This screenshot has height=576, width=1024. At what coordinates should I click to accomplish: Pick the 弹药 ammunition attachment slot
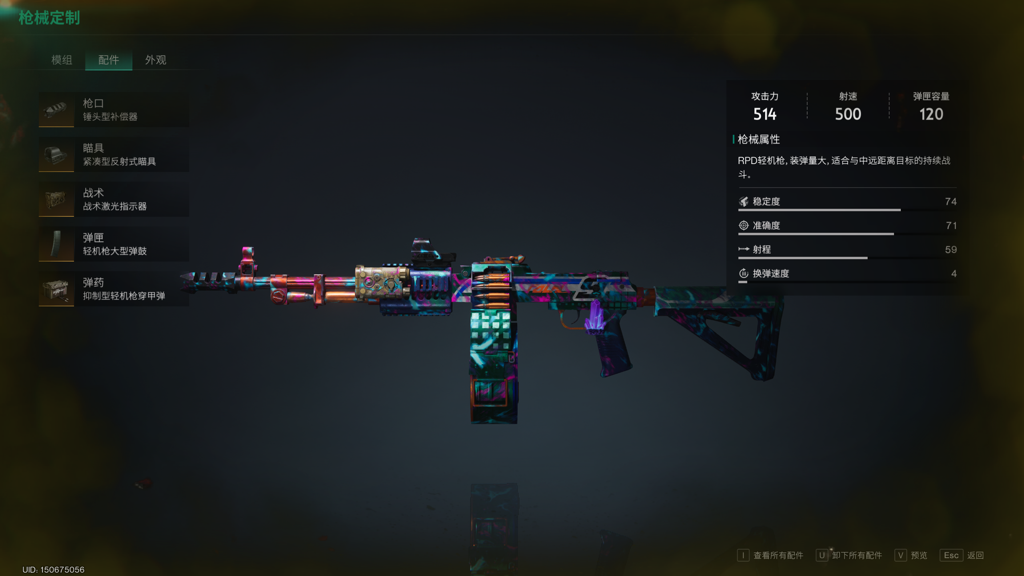(x=113, y=290)
